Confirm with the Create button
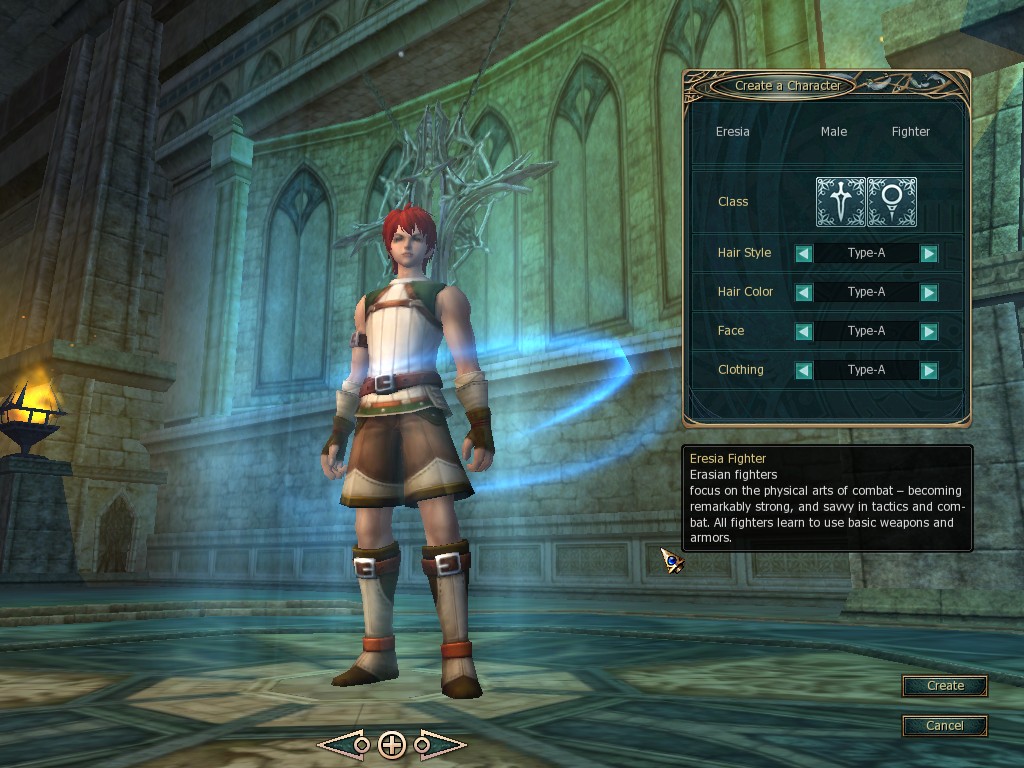1024x768 pixels. click(945, 686)
